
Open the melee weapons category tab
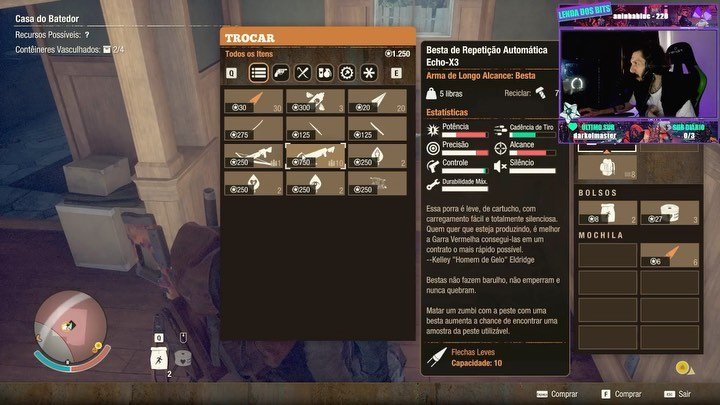(303, 72)
